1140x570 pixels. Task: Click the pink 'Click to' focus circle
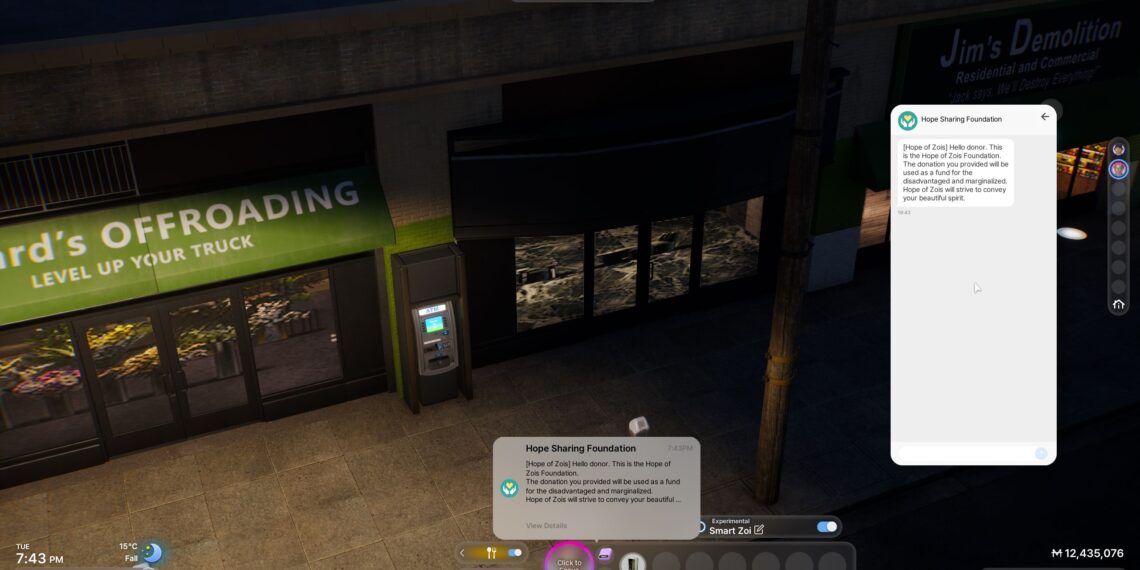569,560
